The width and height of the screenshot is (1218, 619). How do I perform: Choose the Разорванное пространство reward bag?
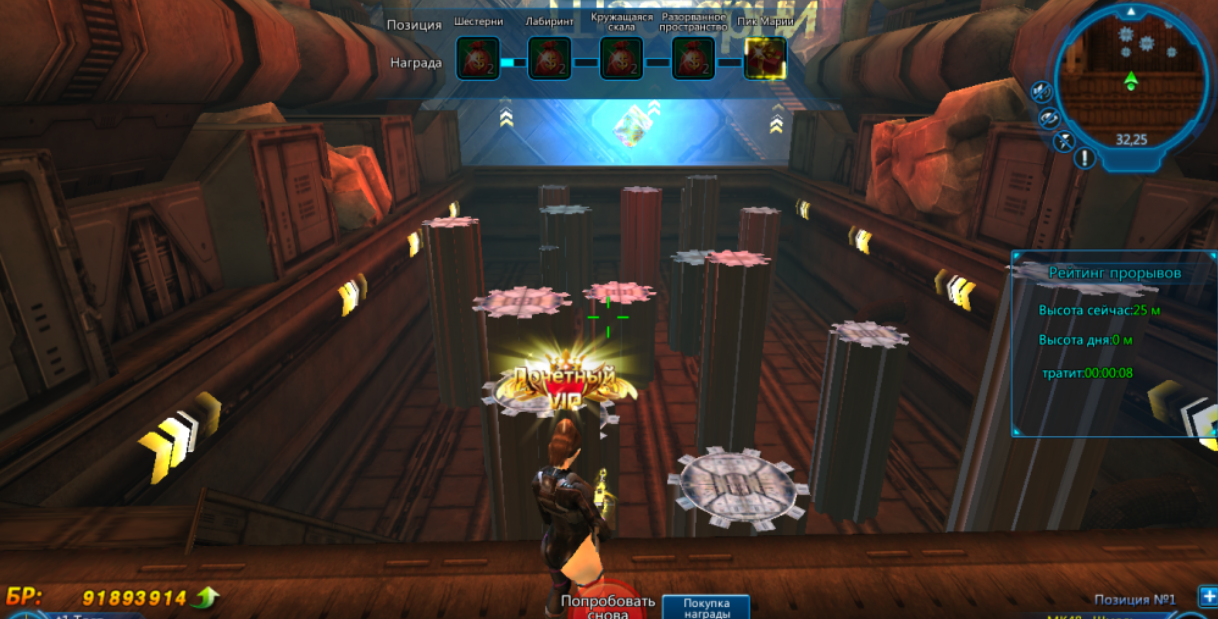coord(693,58)
